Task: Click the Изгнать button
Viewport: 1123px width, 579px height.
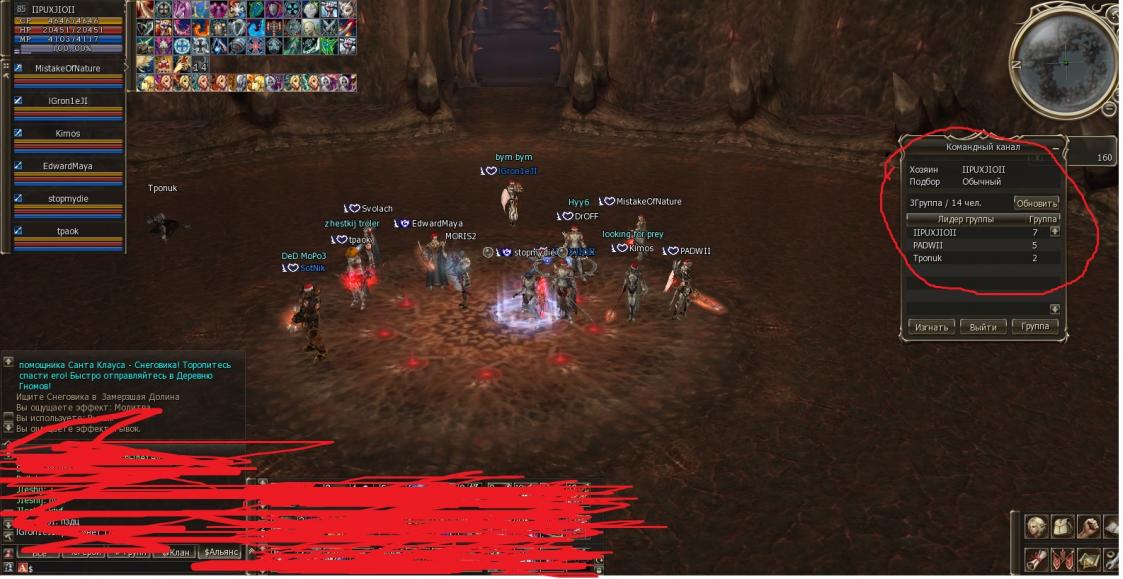Action: pos(931,327)
